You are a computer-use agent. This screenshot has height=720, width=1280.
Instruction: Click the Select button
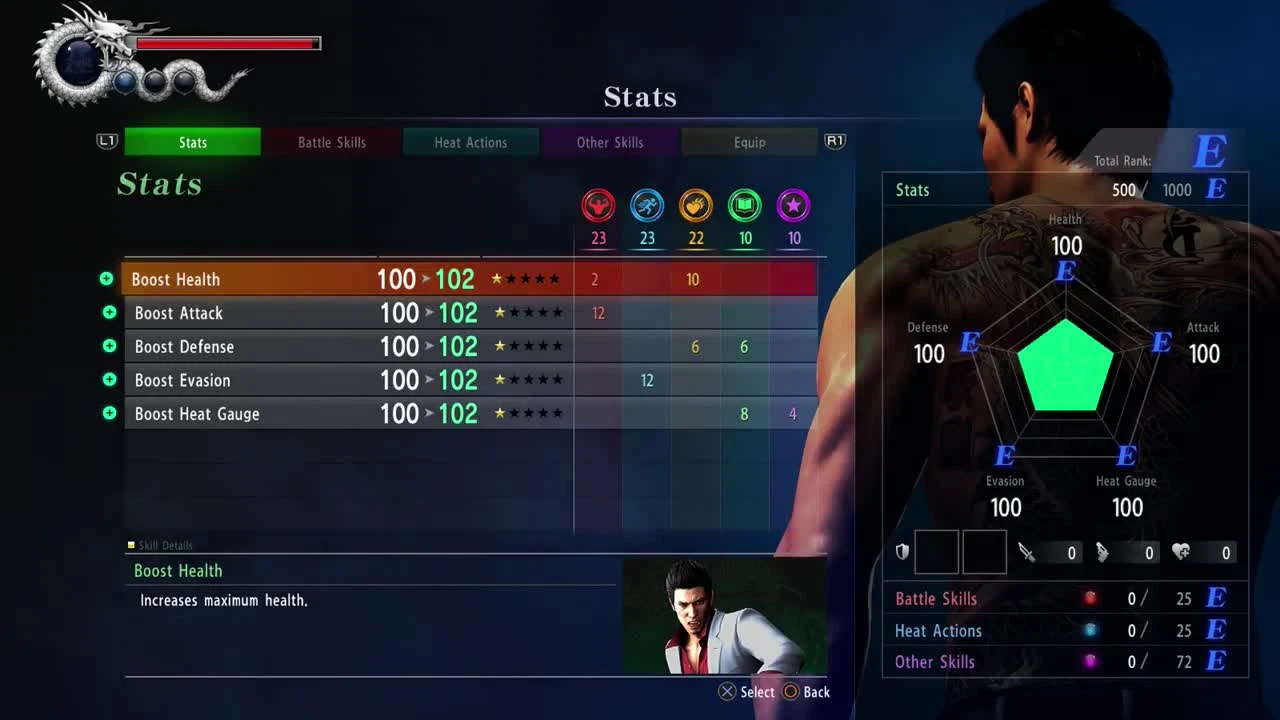pyautogui.click(x=746, y=691)
